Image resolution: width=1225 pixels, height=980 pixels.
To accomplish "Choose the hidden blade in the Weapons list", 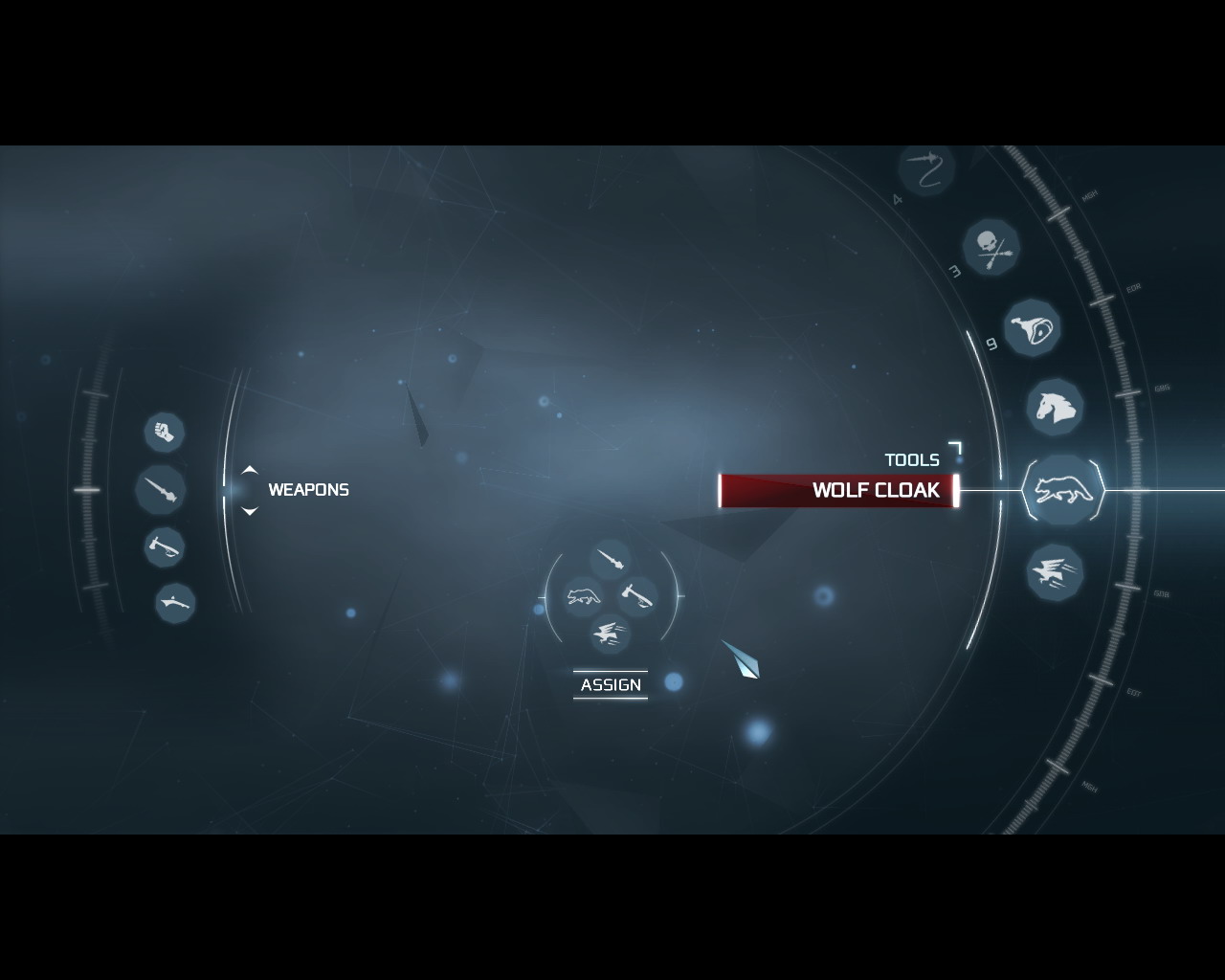I will click(160, 490).
